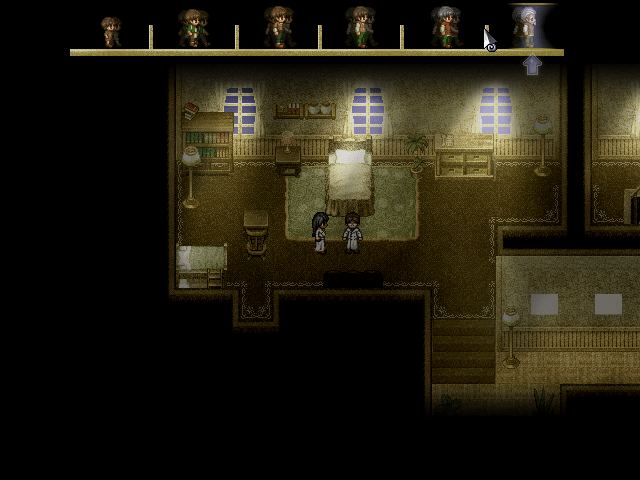
Task: Click the up arrow beneath the timeline
Action: tap(532, 66)
